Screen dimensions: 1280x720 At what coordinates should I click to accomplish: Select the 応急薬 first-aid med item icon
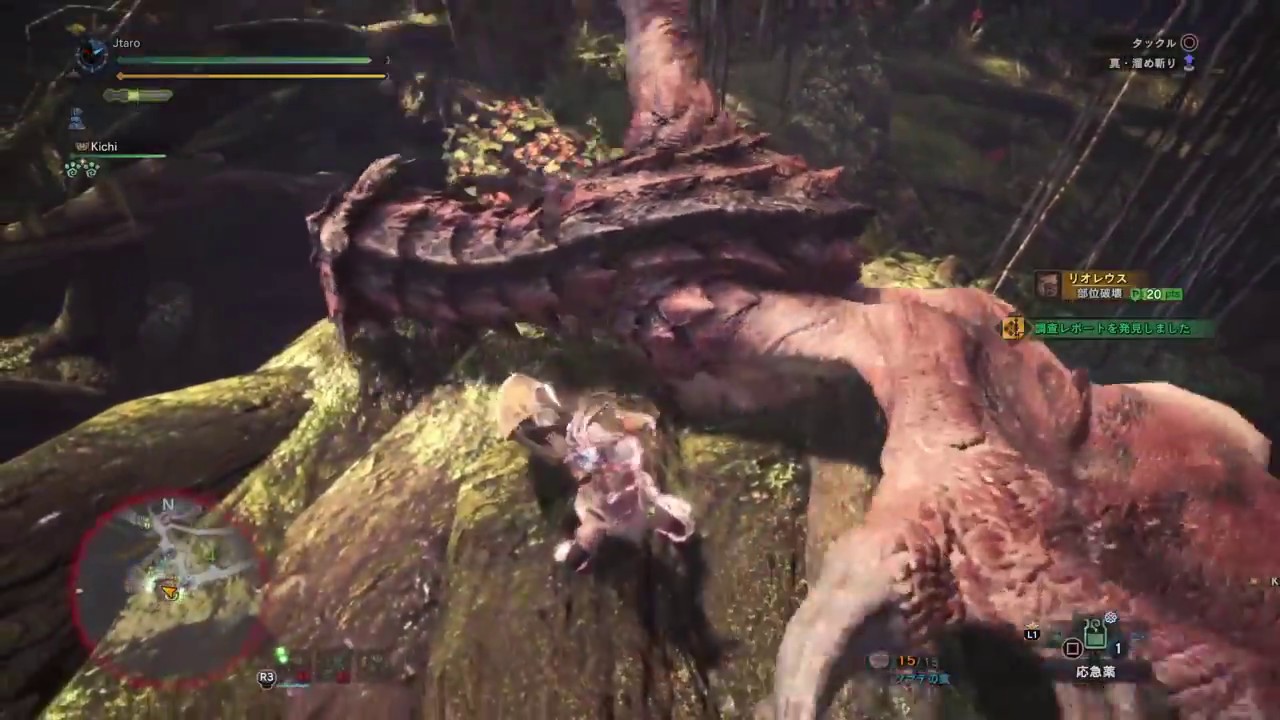(x=1095, y=632)
